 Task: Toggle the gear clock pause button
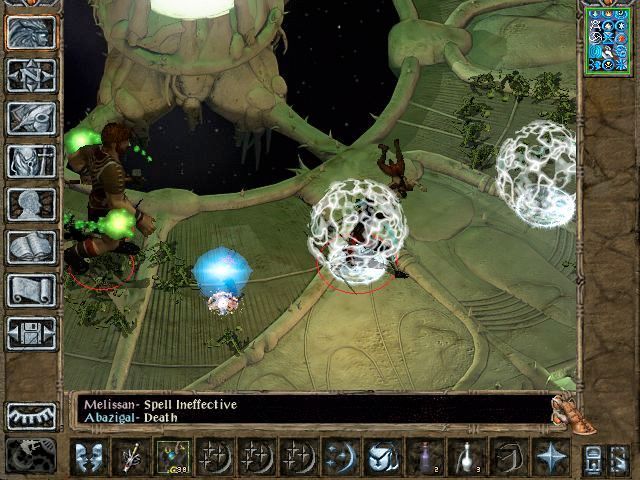pyautogui.click(x=31, y=455)
